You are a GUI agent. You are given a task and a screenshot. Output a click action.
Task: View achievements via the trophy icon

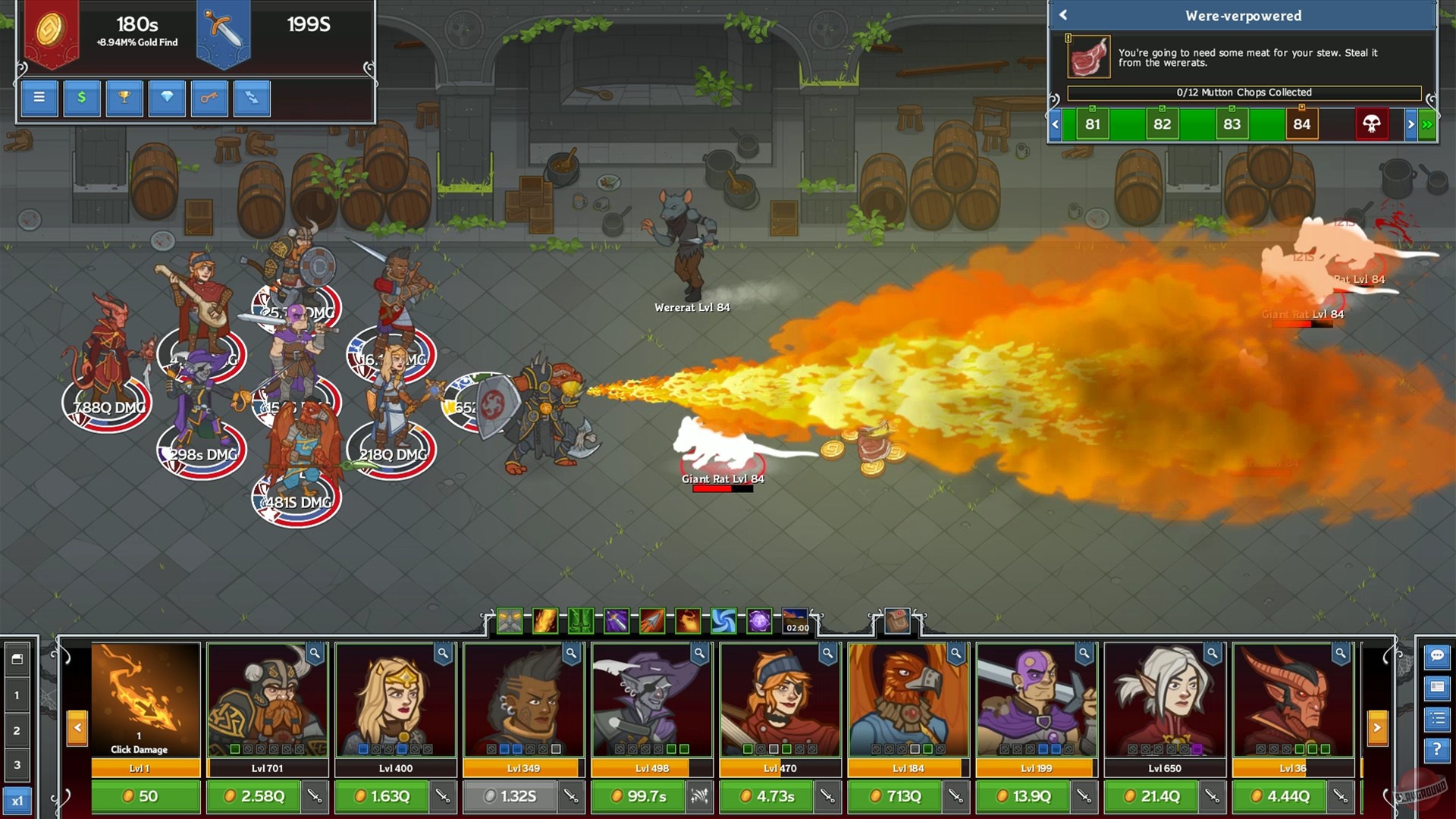click(124, 98)
